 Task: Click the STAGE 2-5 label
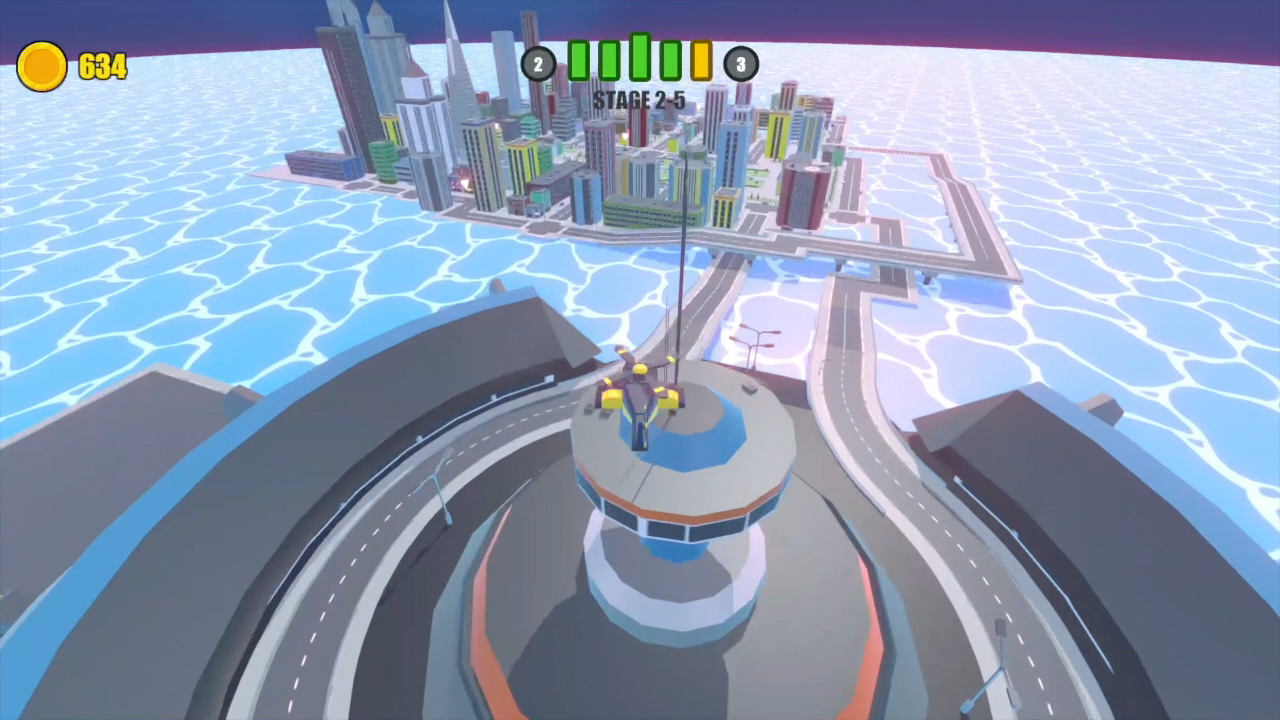coord(639,100)
